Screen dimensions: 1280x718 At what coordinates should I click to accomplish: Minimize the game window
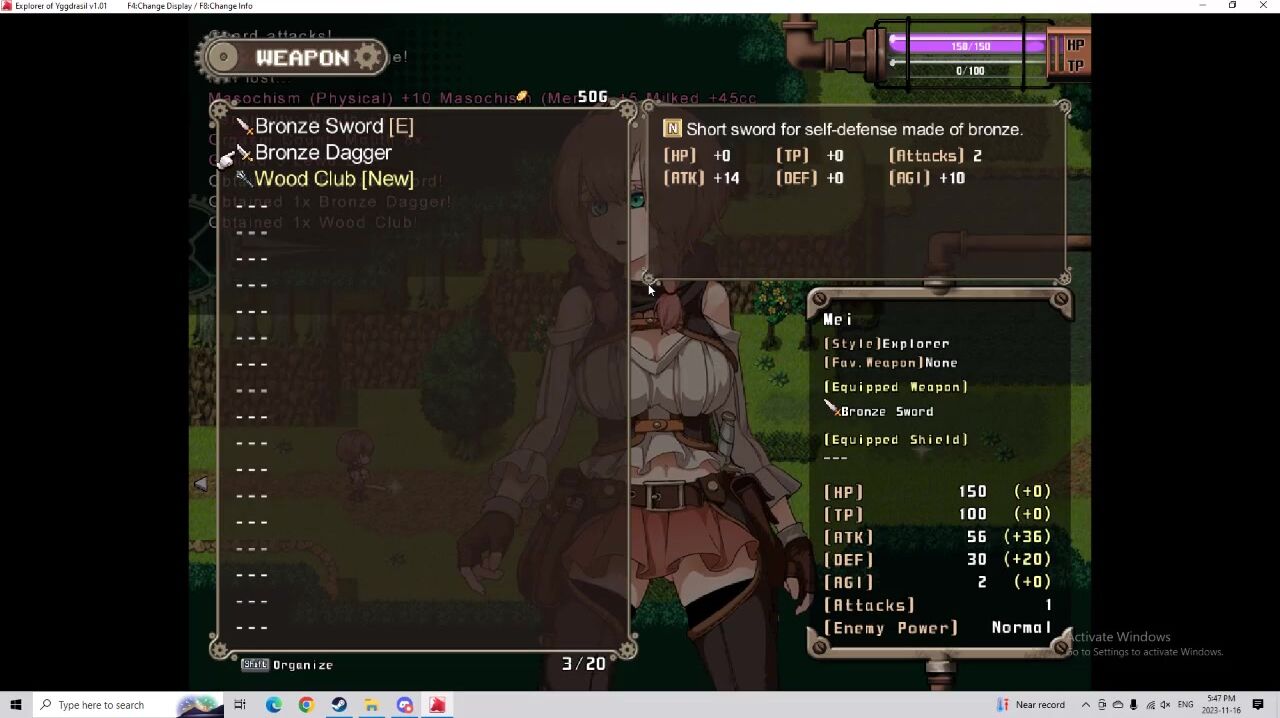click(1202, 6)
